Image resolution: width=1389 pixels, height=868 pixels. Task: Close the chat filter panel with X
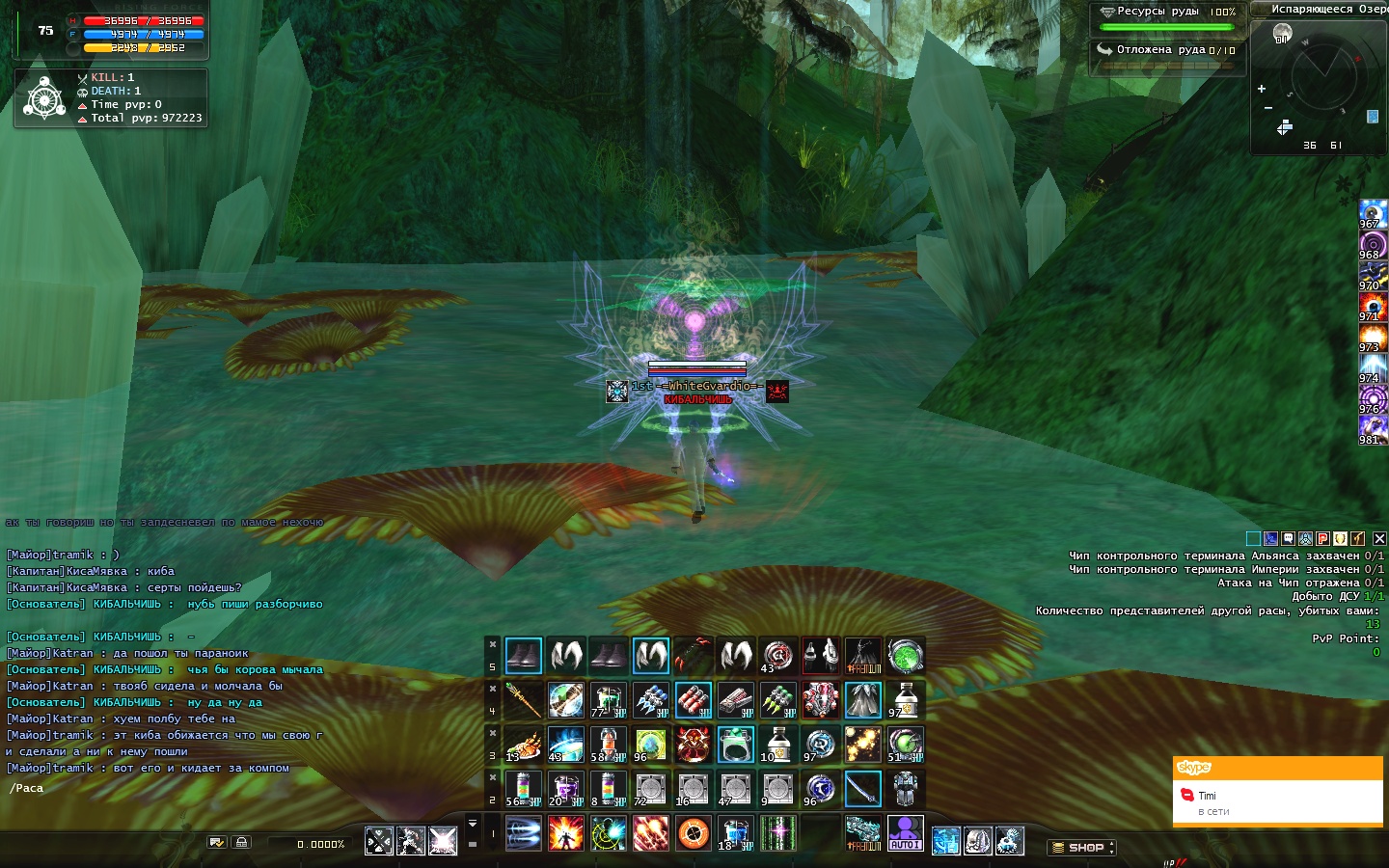pyautogui.click(x=1379, y=539)
